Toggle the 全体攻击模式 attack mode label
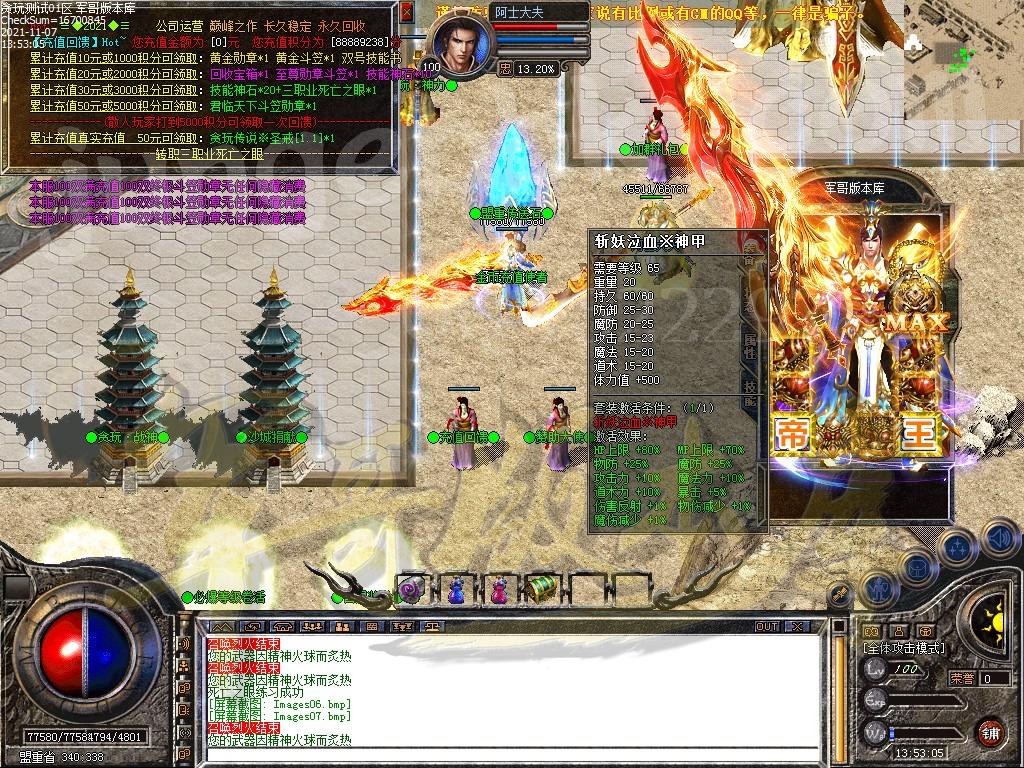 904,649
